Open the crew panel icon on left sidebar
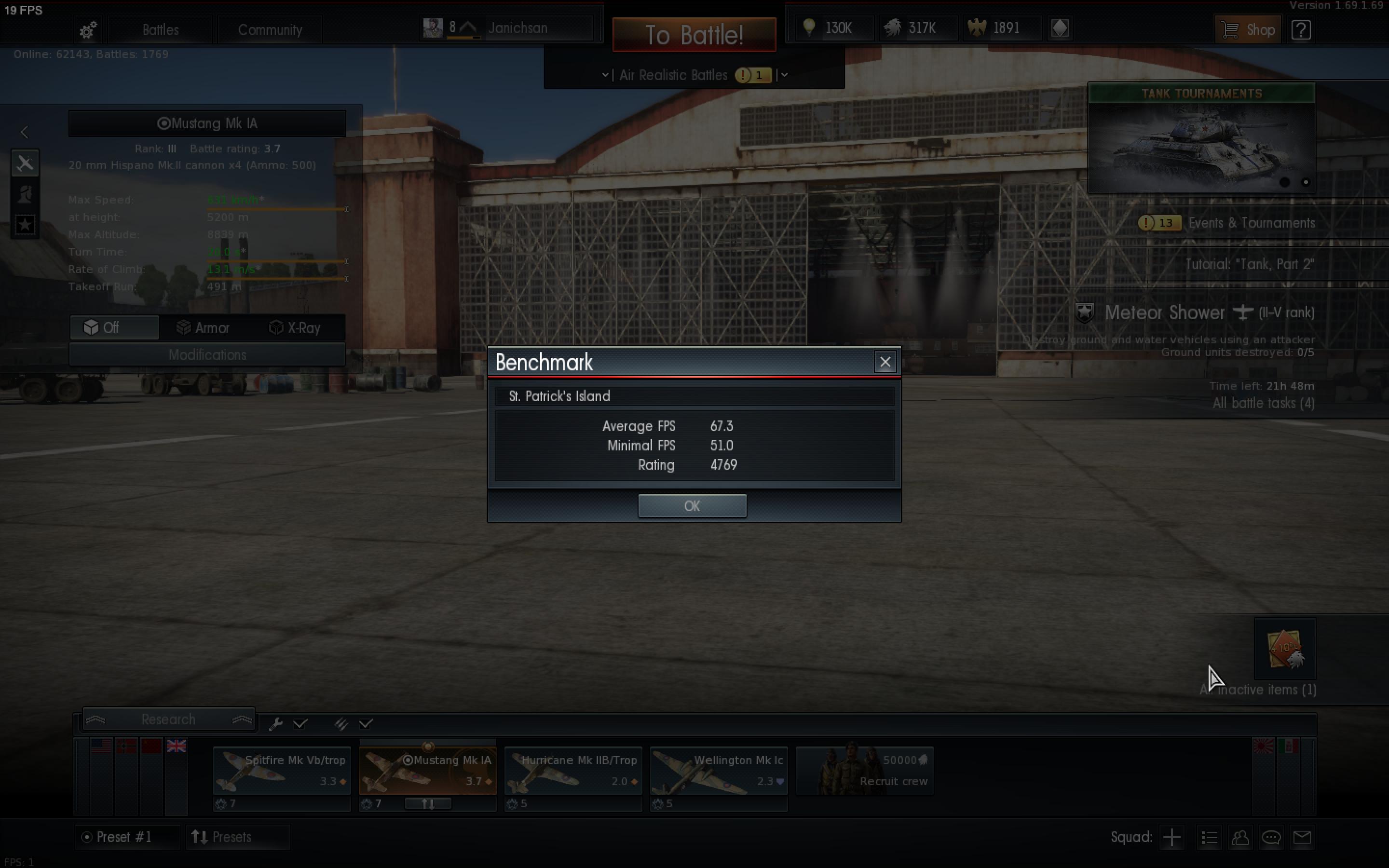The height and width of the screenshot is (868, 1389). coord(25,195)
